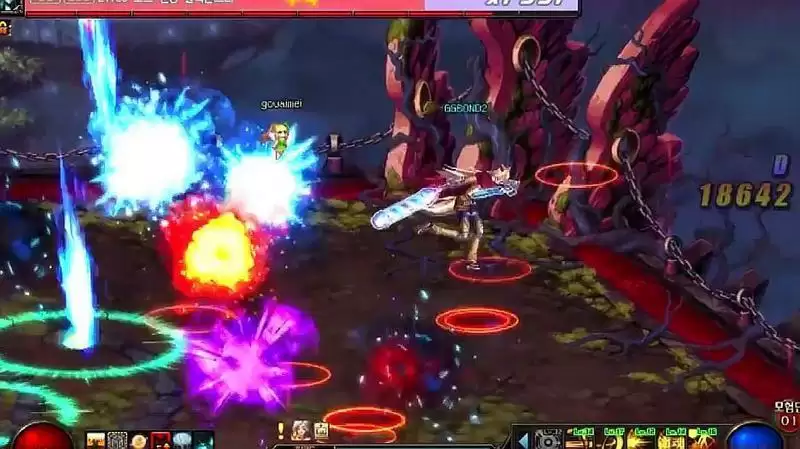Viewport: 800px width, 449px height.
Task: Select the light blue cloud item slot
Action: (x=182, y=440)
